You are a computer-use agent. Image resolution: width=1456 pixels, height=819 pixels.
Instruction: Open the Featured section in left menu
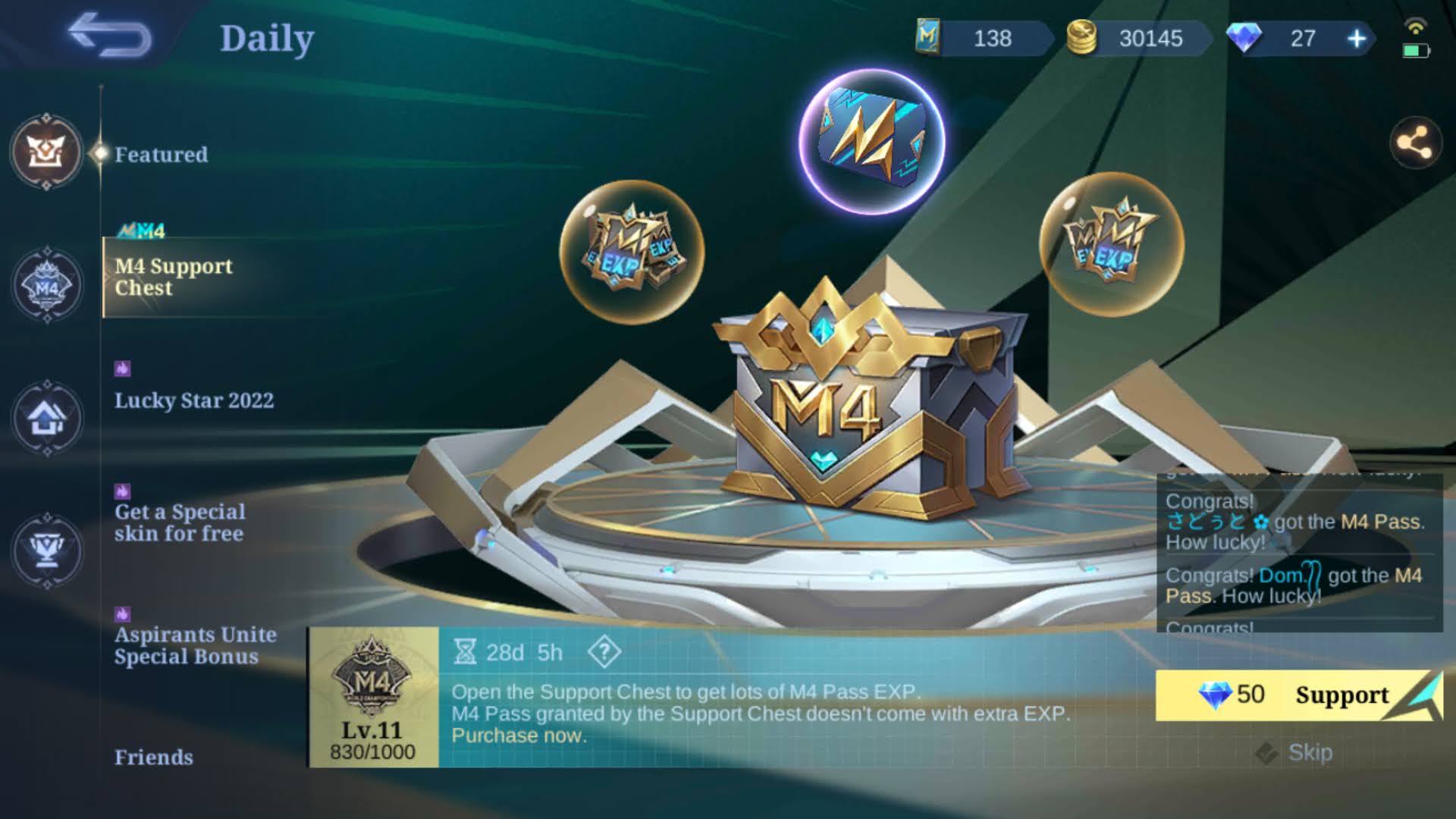(161, 154)
